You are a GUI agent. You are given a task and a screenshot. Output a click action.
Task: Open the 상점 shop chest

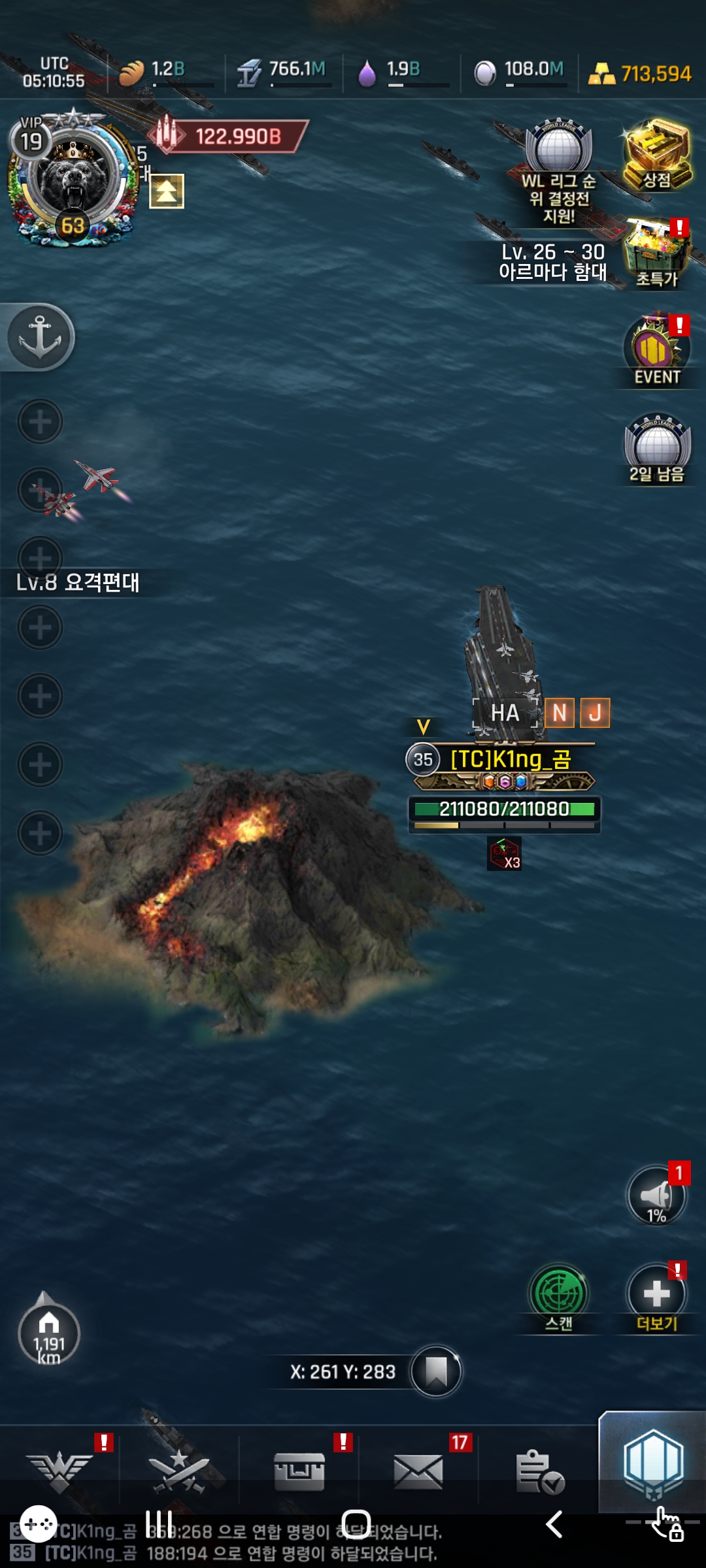656,155
